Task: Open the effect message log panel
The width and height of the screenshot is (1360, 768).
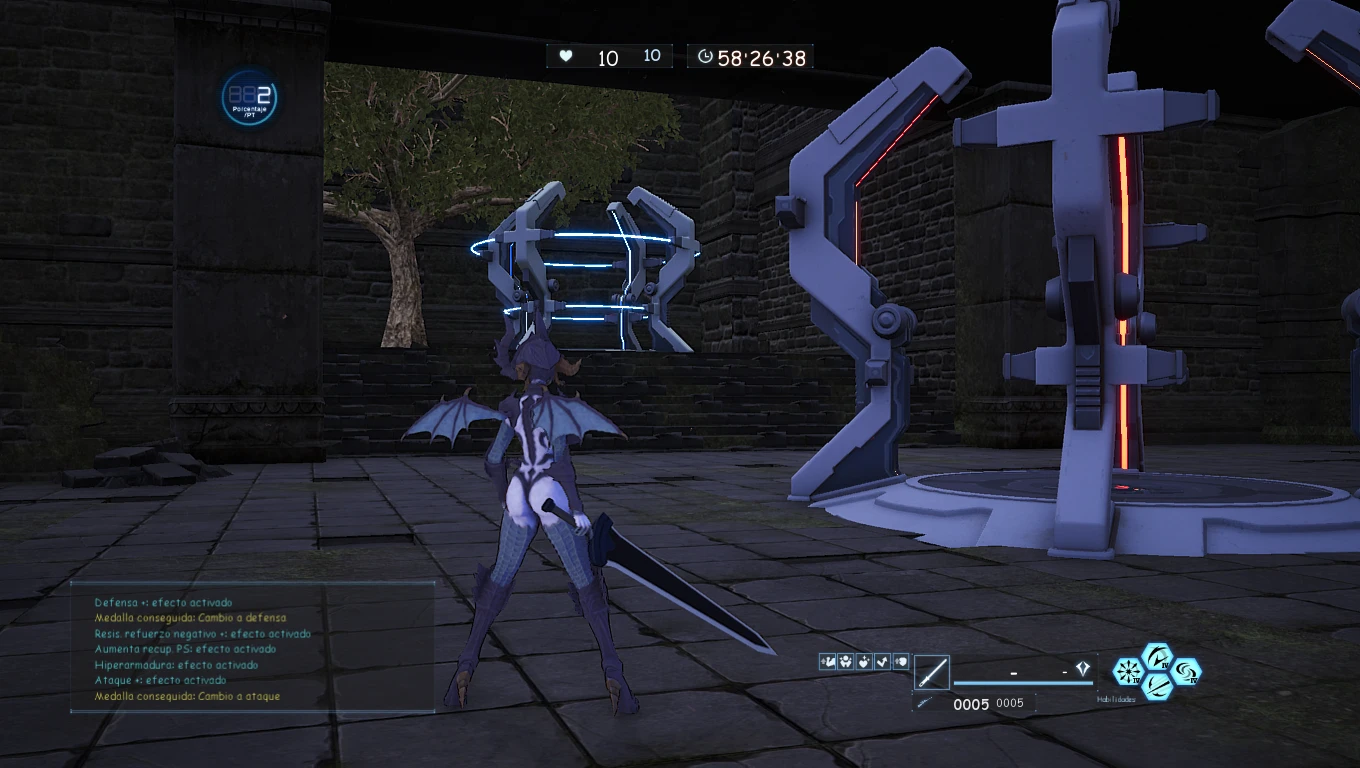Action: [x=252, y=648]
